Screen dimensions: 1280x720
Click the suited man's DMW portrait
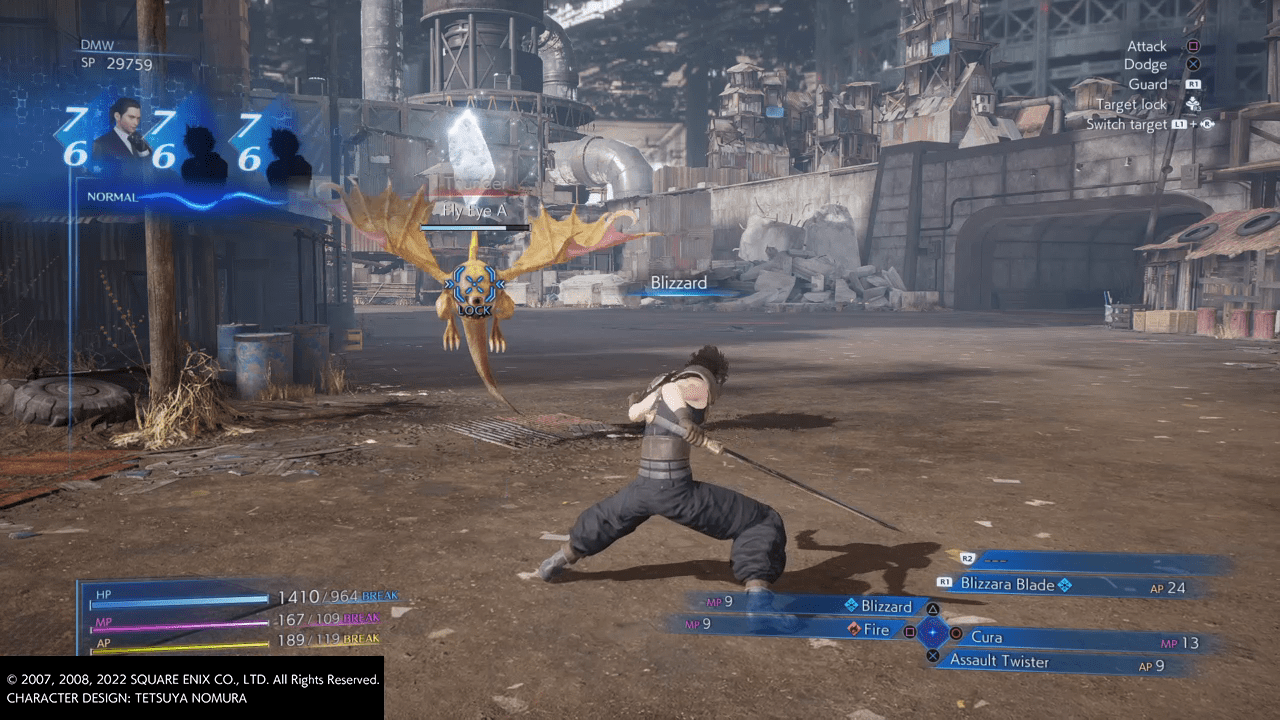coord(124,130)
